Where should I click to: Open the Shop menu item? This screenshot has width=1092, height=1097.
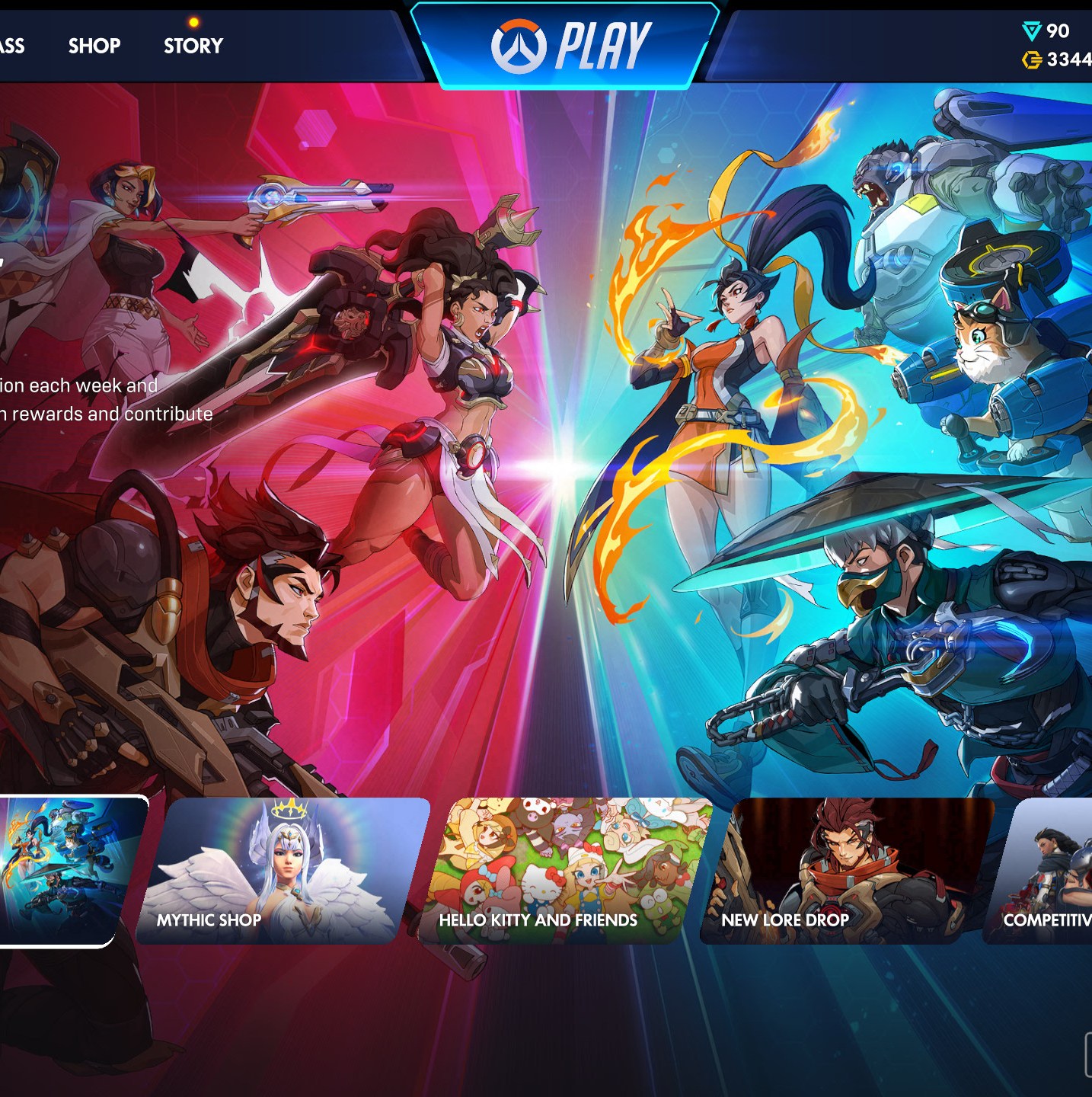pyautogui.click(x=93, y=46)
